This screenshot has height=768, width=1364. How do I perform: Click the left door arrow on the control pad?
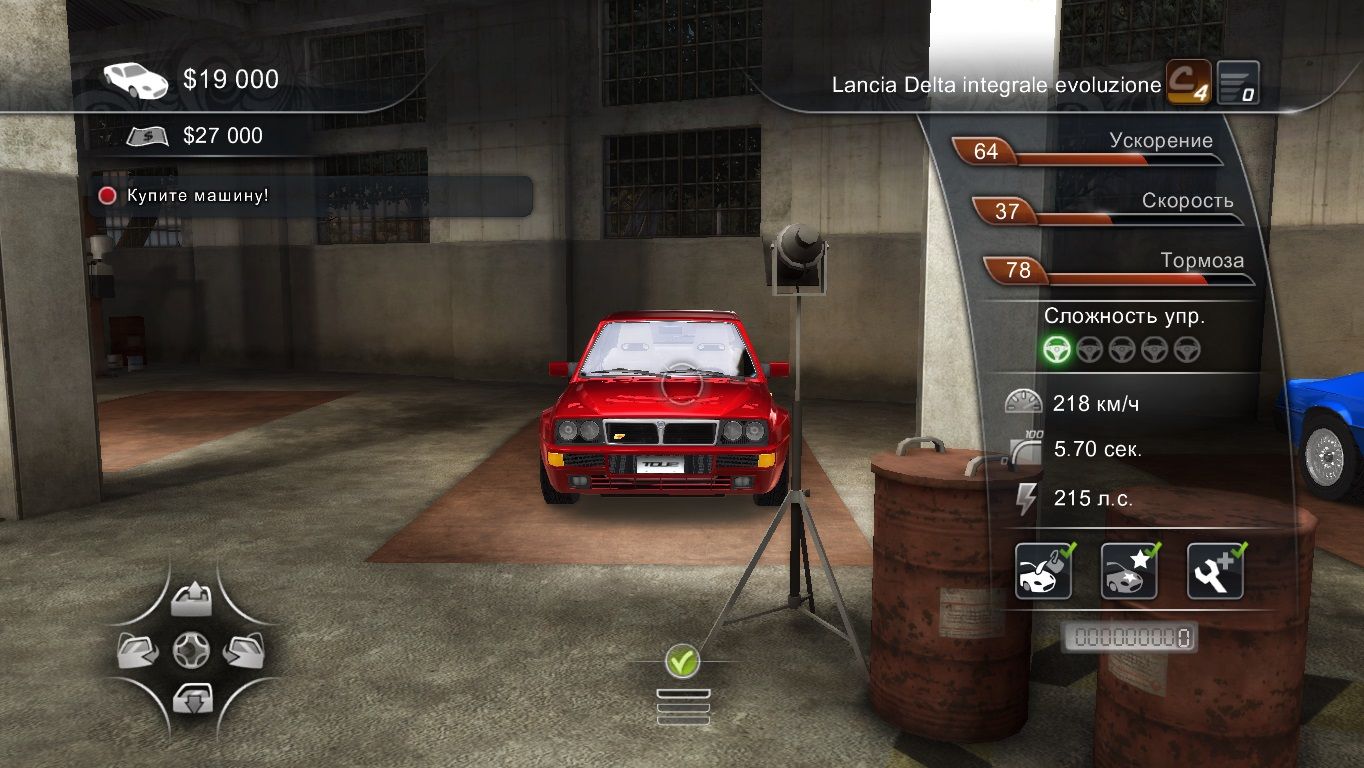[137, 651]
